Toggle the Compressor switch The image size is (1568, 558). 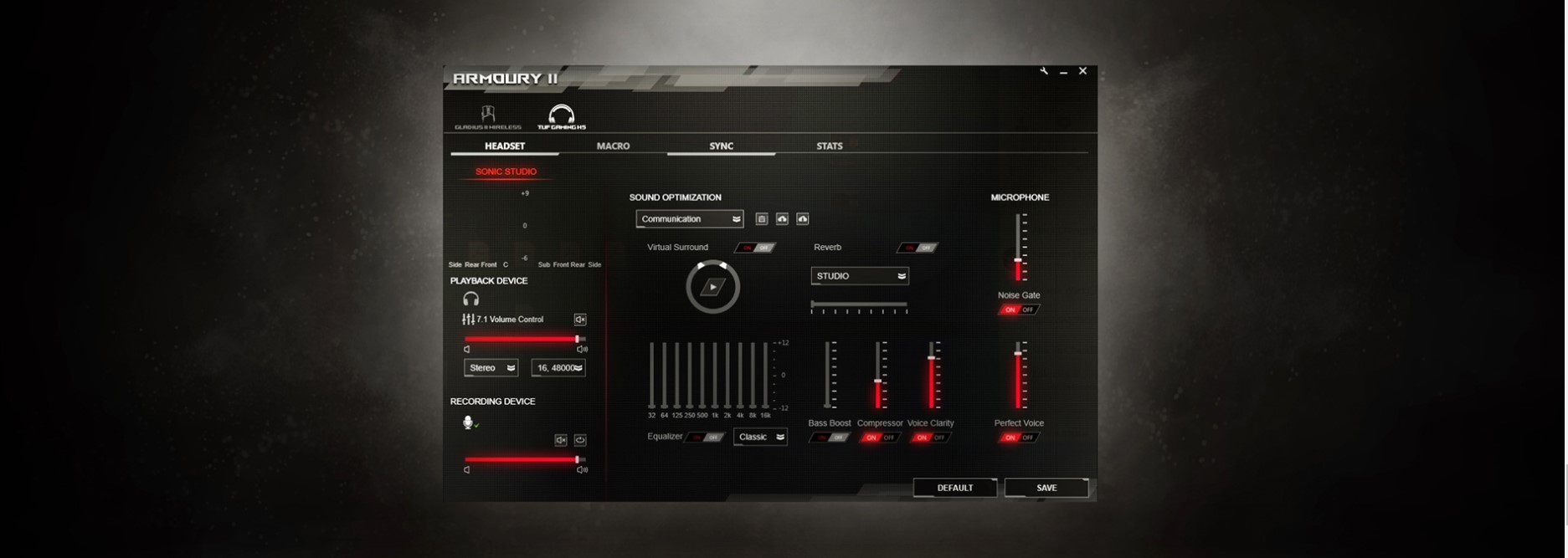click(x=880, y=438)
